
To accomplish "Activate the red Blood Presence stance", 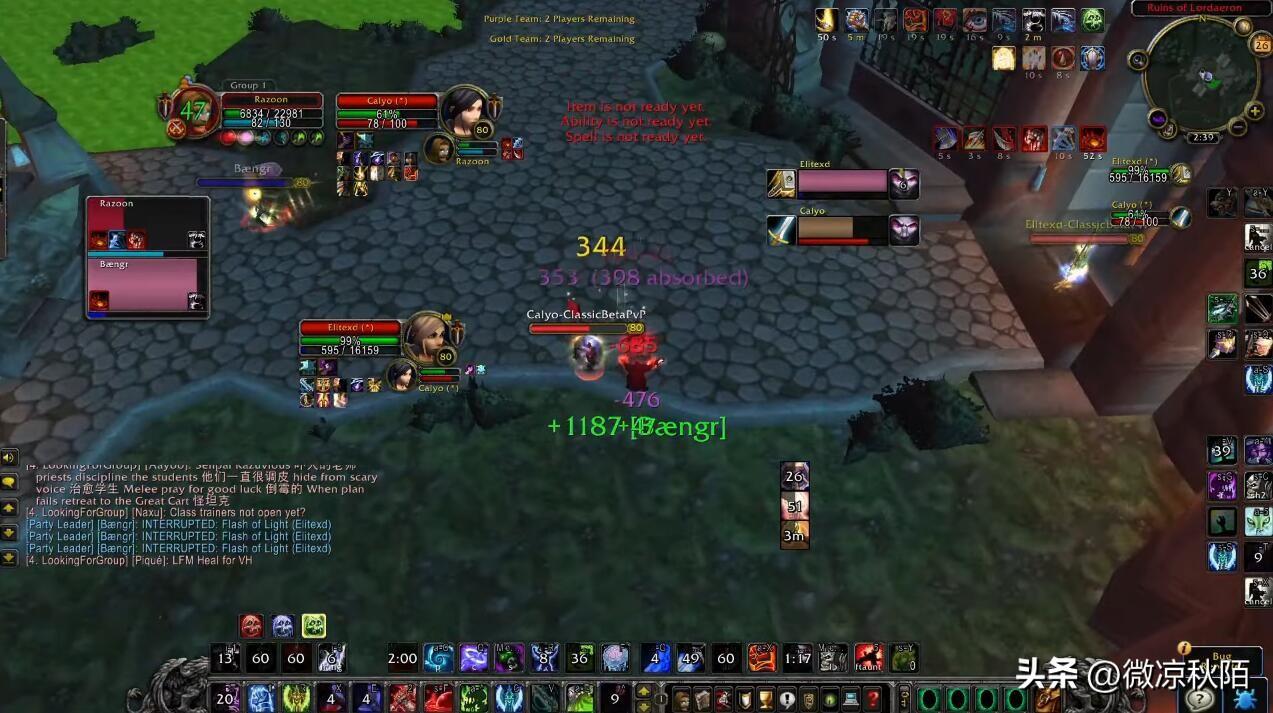I will 252,627.
